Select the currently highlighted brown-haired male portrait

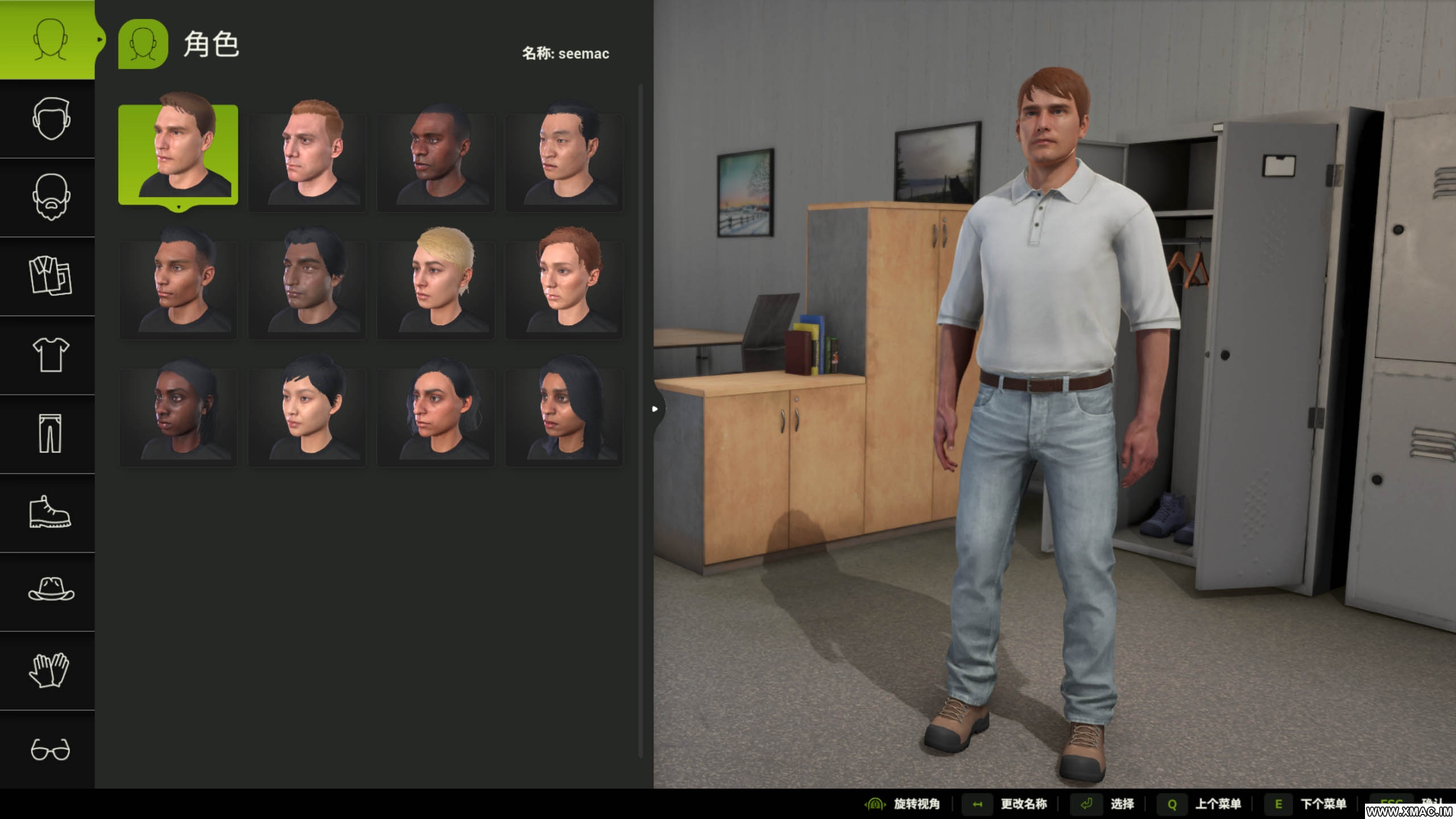click(x=178, y=155)
